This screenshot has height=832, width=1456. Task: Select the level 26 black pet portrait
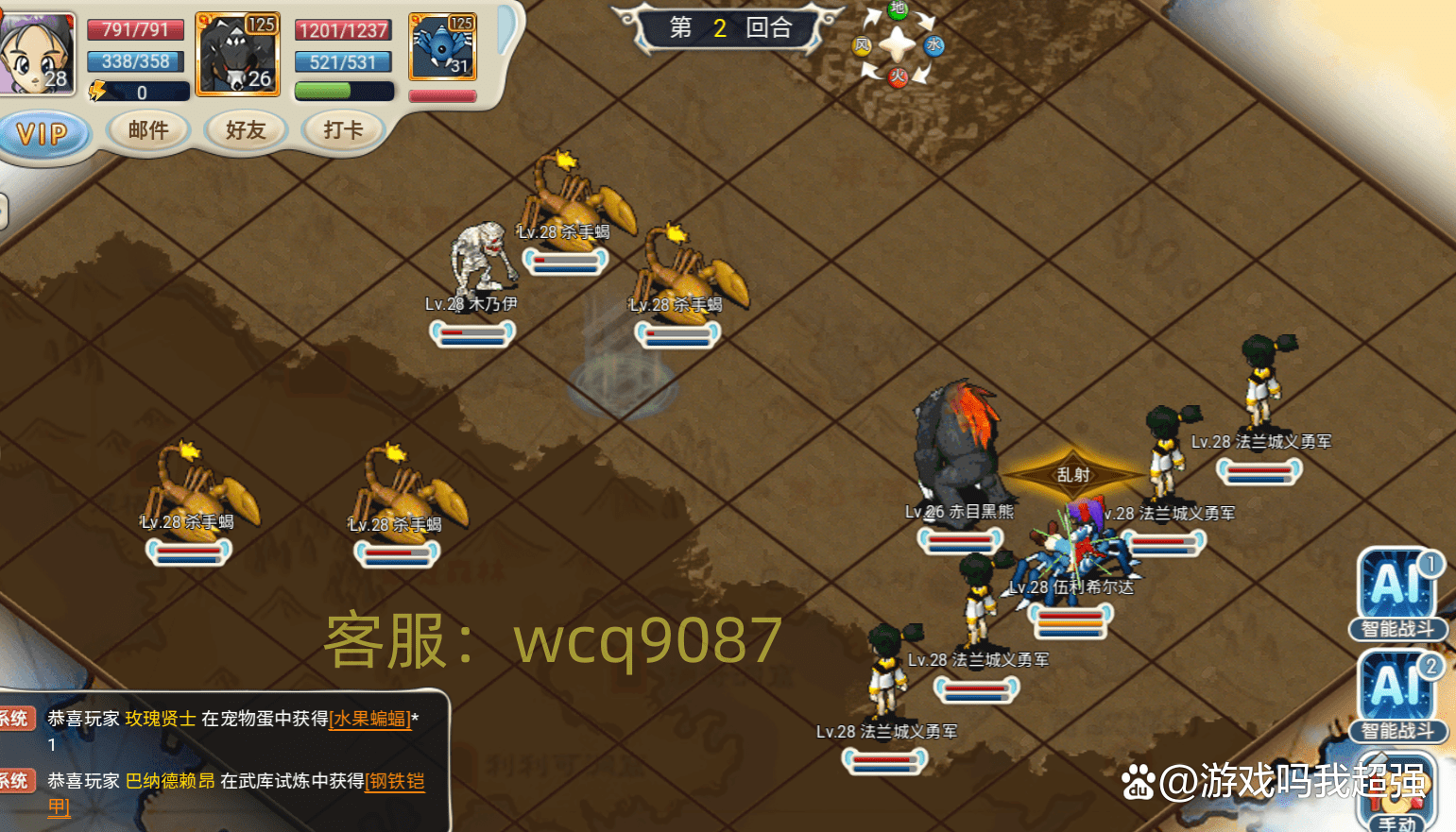(238, 54)
